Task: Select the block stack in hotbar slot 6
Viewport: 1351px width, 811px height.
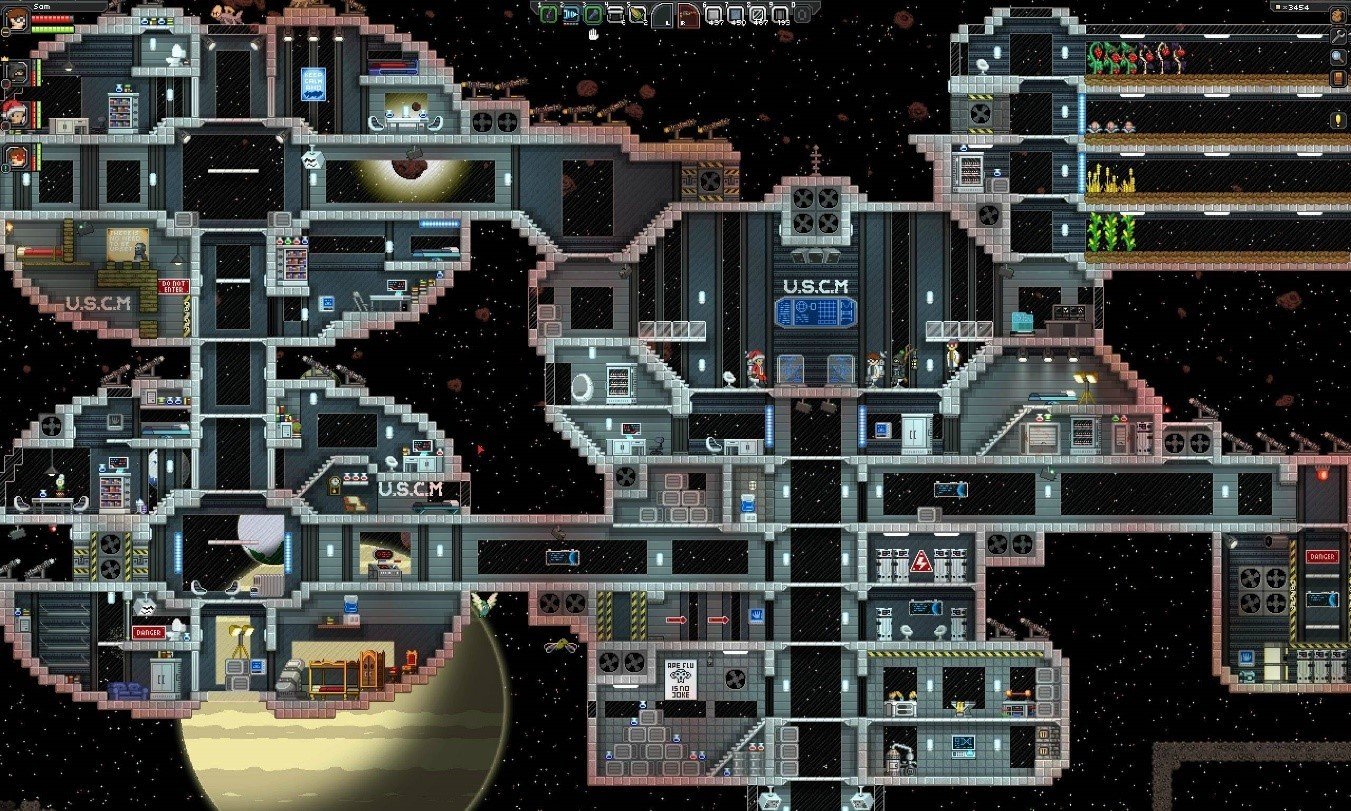Action: tap(713, 14)
